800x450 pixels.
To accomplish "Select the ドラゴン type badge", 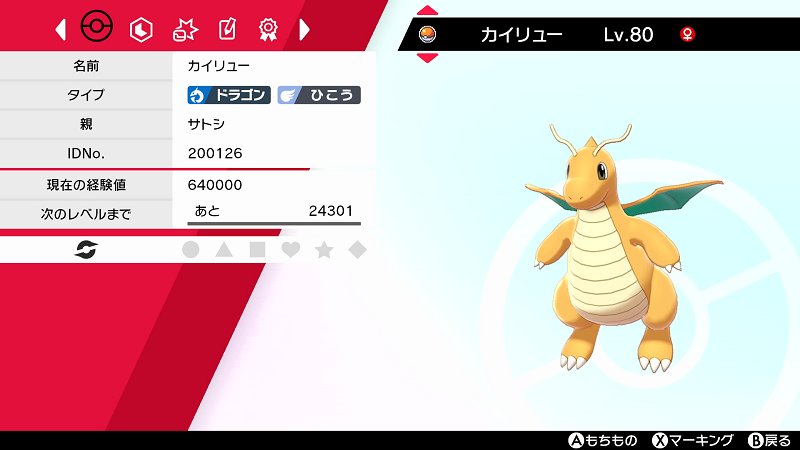I will [229, 95].
